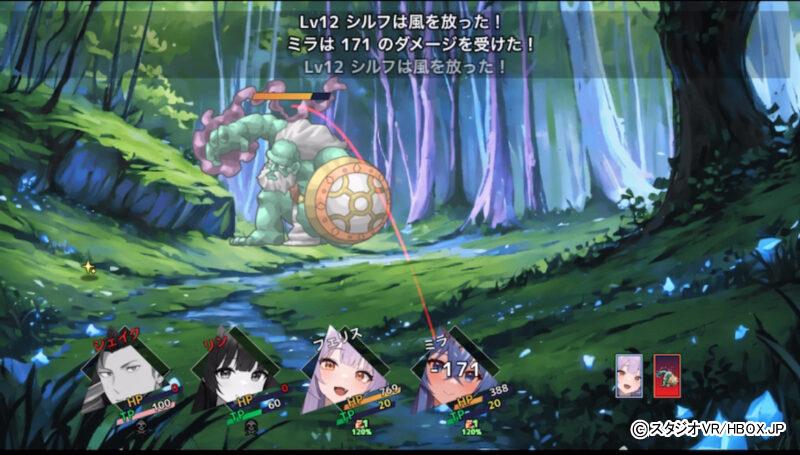The width and height of the screenshot is (800, 455).
Task: Click the silver-haired girl turn order card
Action: pos(630,377)
